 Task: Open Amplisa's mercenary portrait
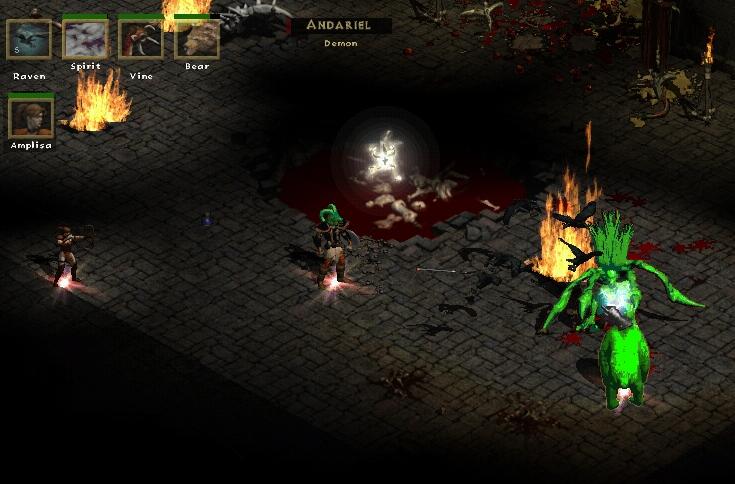(30, 117)
